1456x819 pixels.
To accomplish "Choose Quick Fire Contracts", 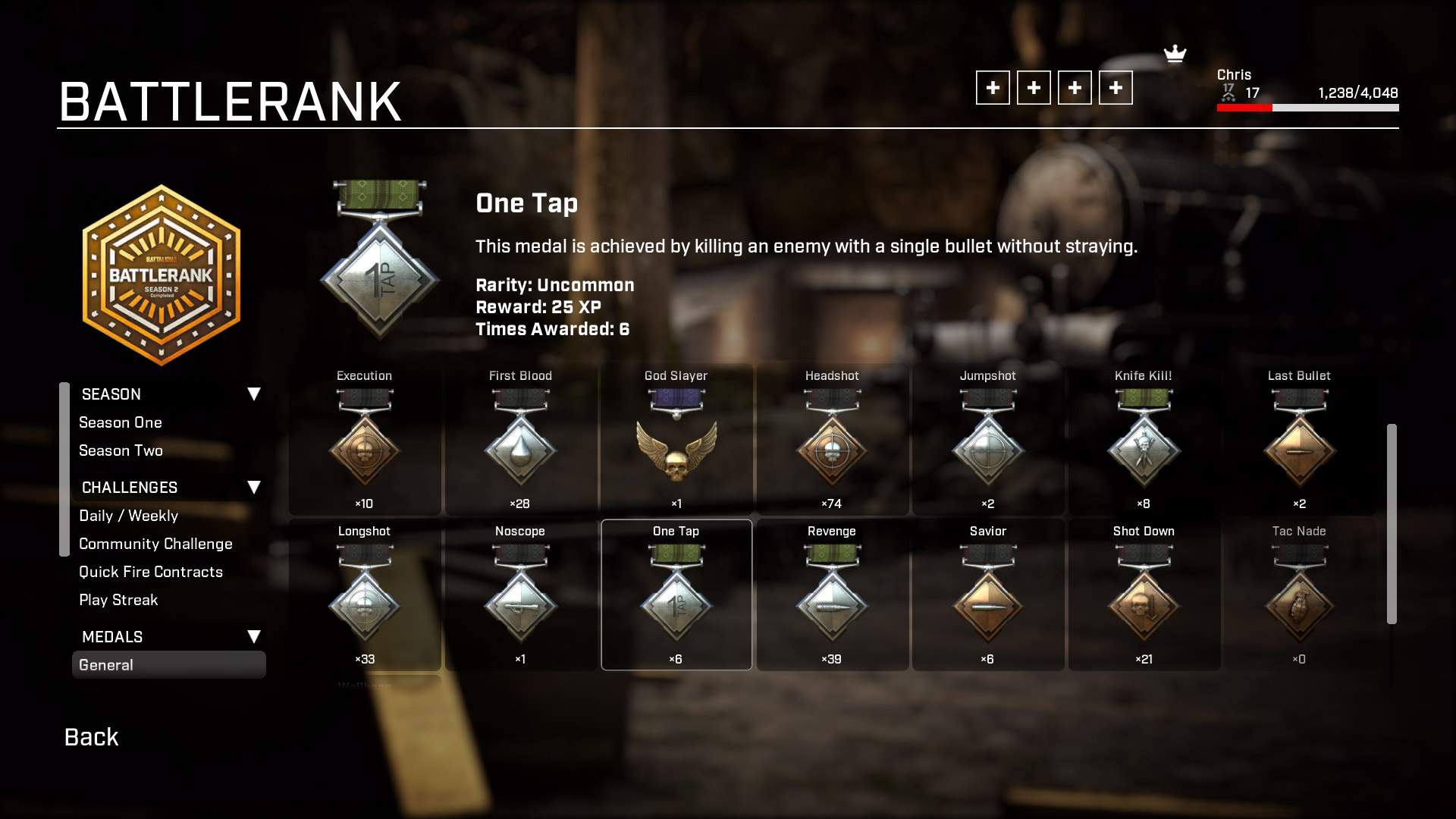I will click(x=151, y=572).
